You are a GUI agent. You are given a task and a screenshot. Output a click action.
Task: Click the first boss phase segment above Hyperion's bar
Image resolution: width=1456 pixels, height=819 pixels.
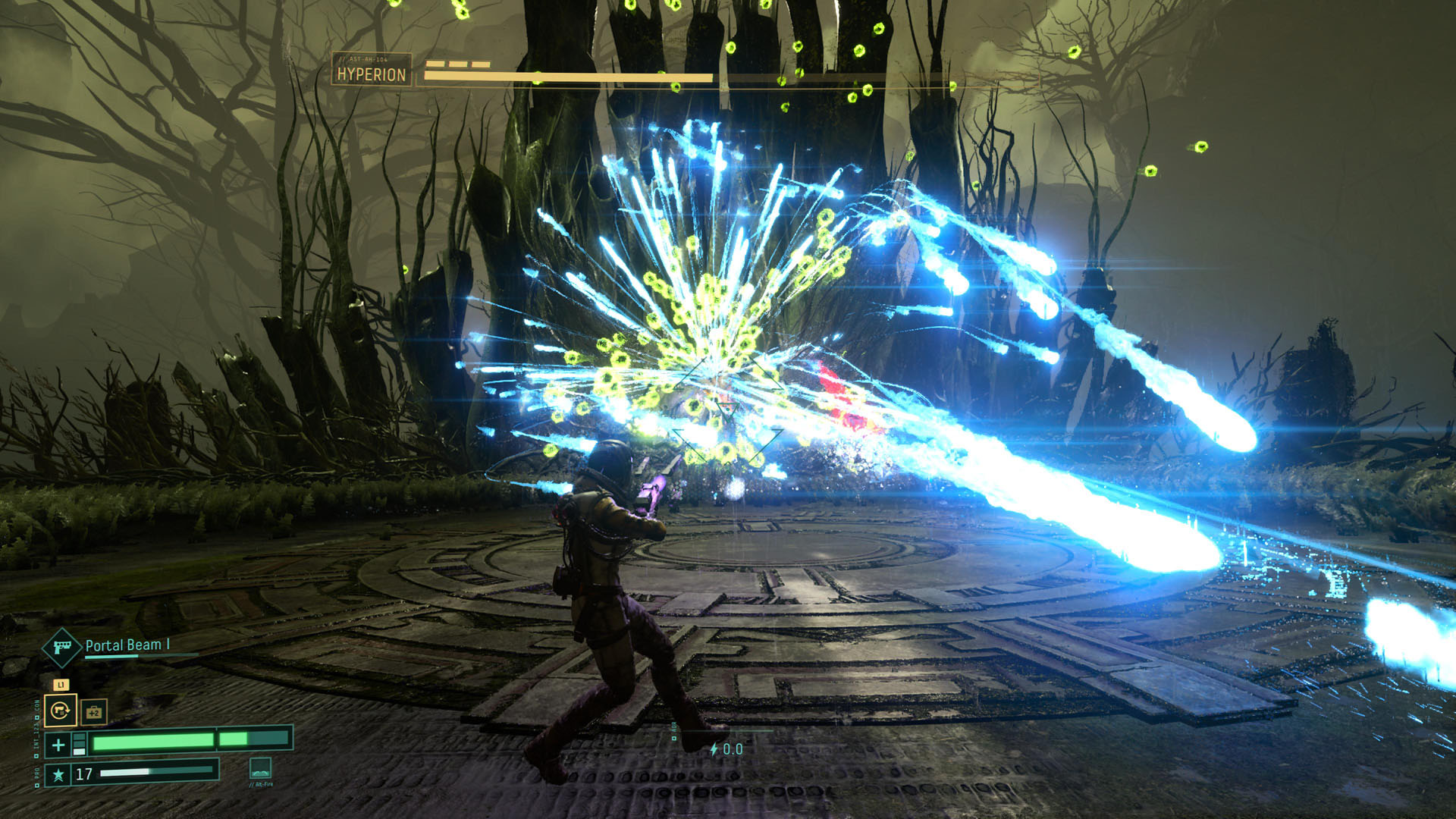click(x=436, y=64)
